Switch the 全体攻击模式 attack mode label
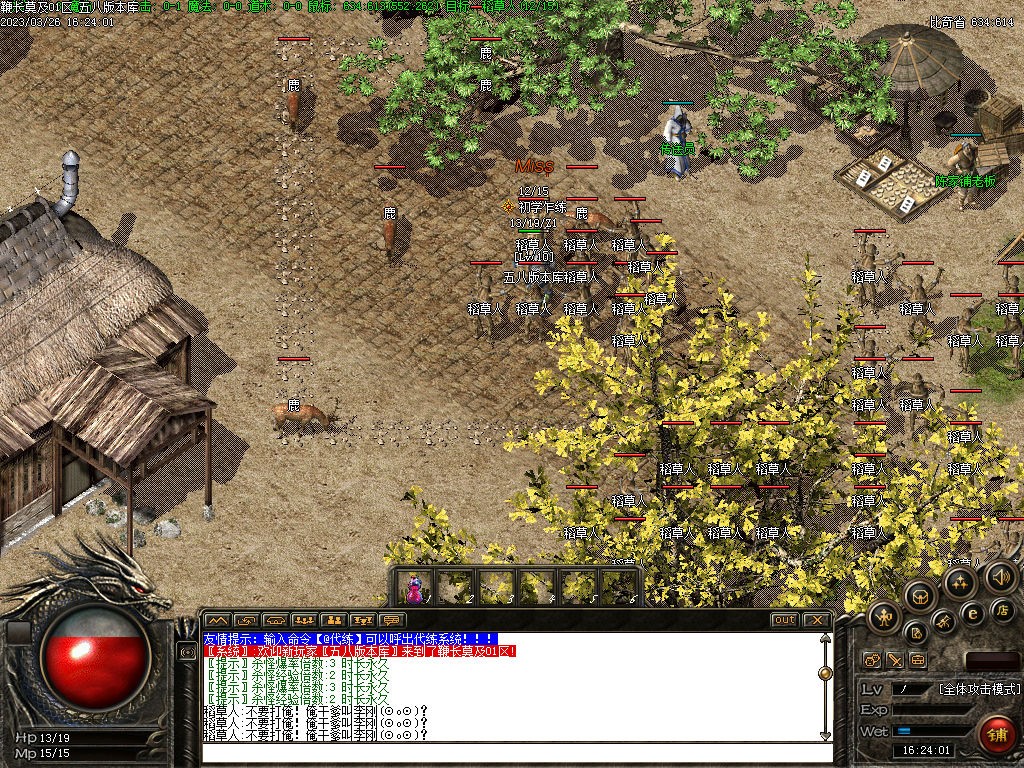1024x768 pixels. 979,689
